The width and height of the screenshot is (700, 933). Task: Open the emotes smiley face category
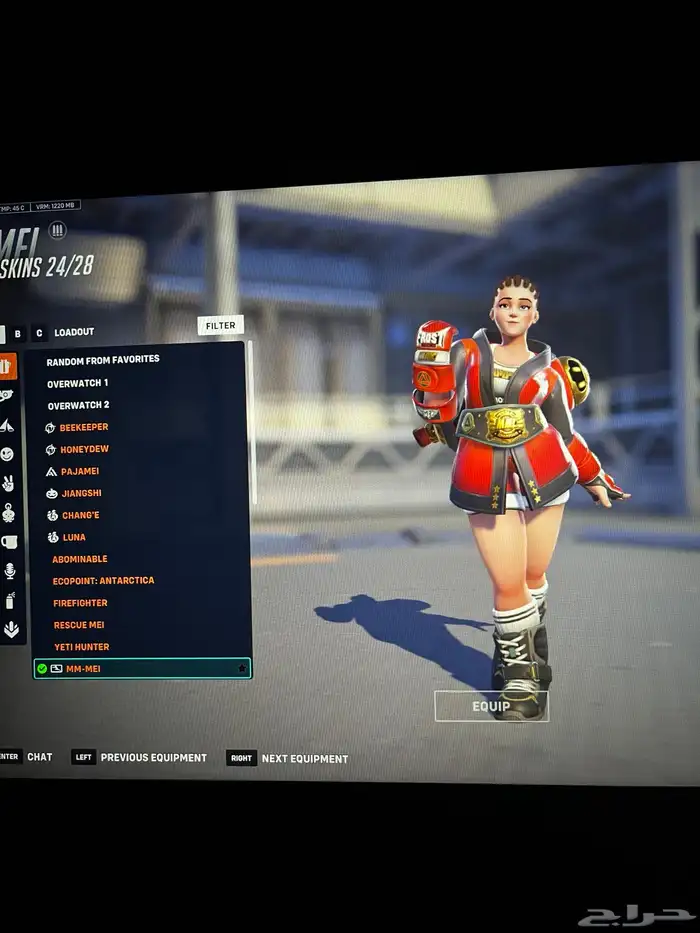[8, 454]
